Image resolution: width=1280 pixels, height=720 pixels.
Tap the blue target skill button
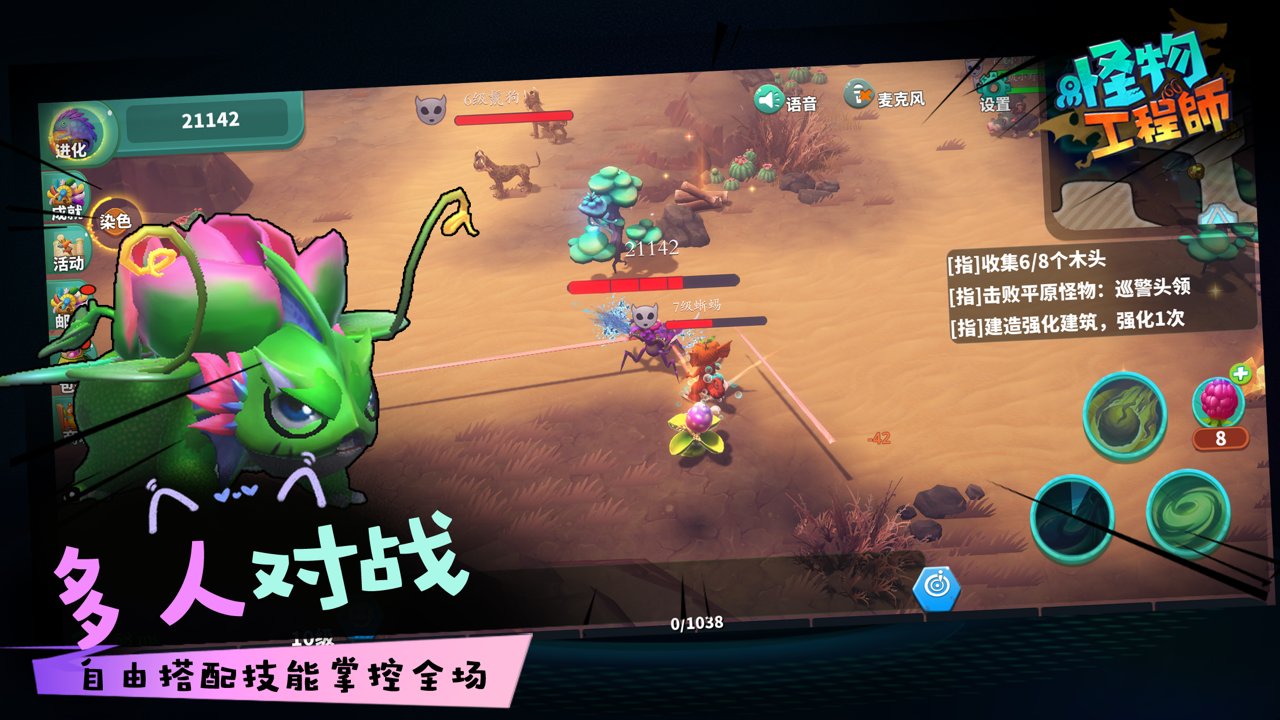(937, 589)
